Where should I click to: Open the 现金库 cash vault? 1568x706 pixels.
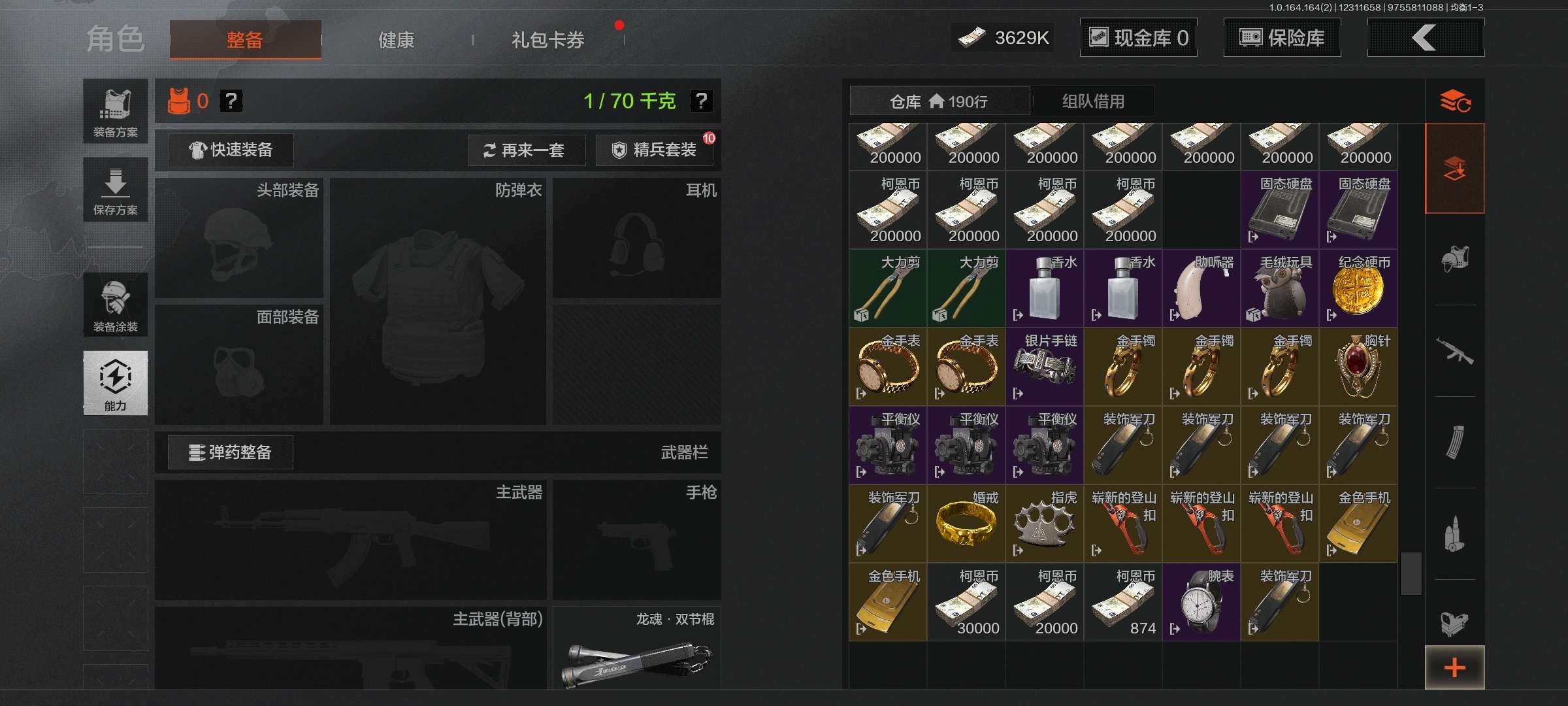point(1138,38)
